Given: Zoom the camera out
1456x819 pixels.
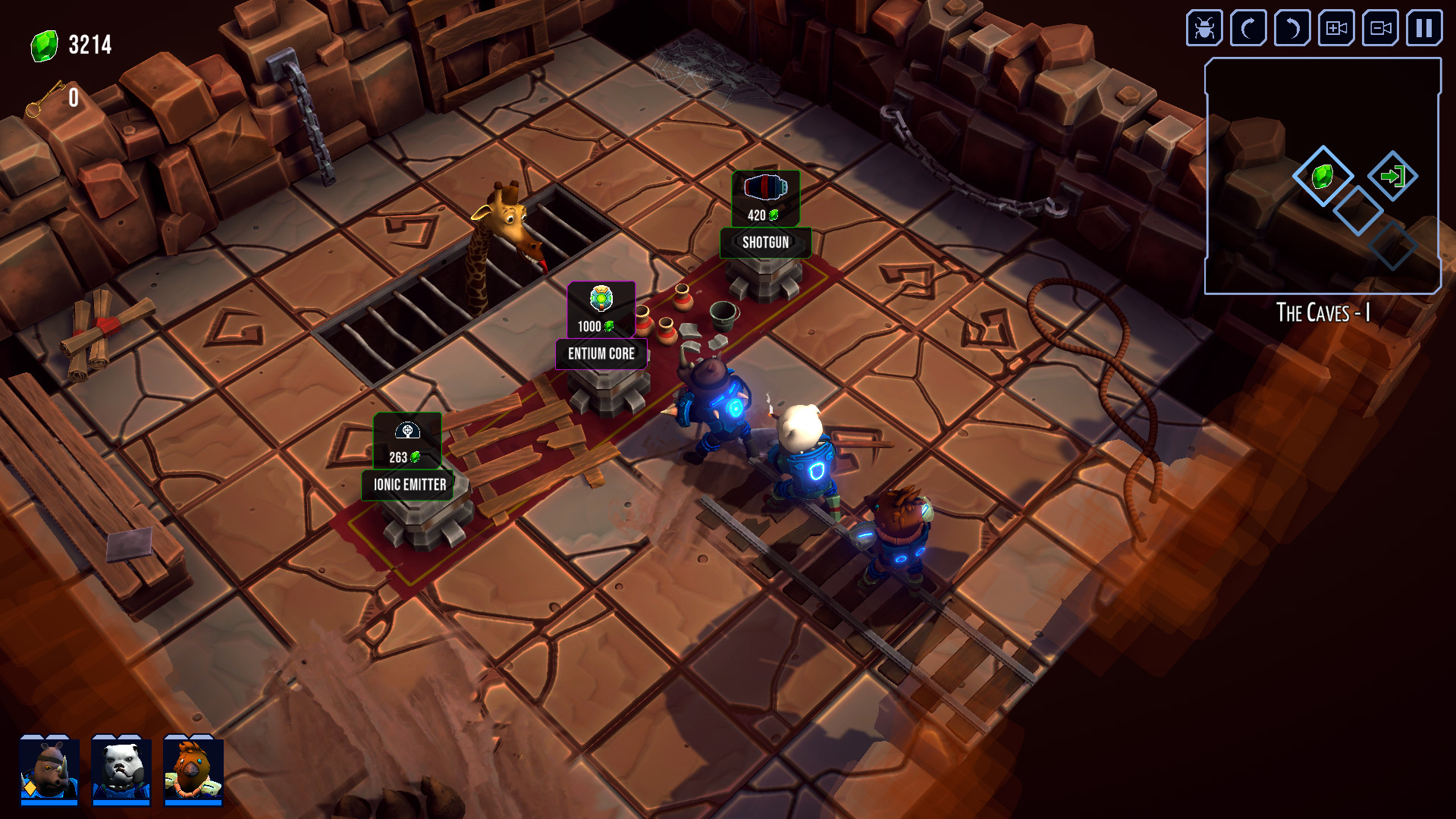Looking at the screenshot, I should (x=1380, y=29).
